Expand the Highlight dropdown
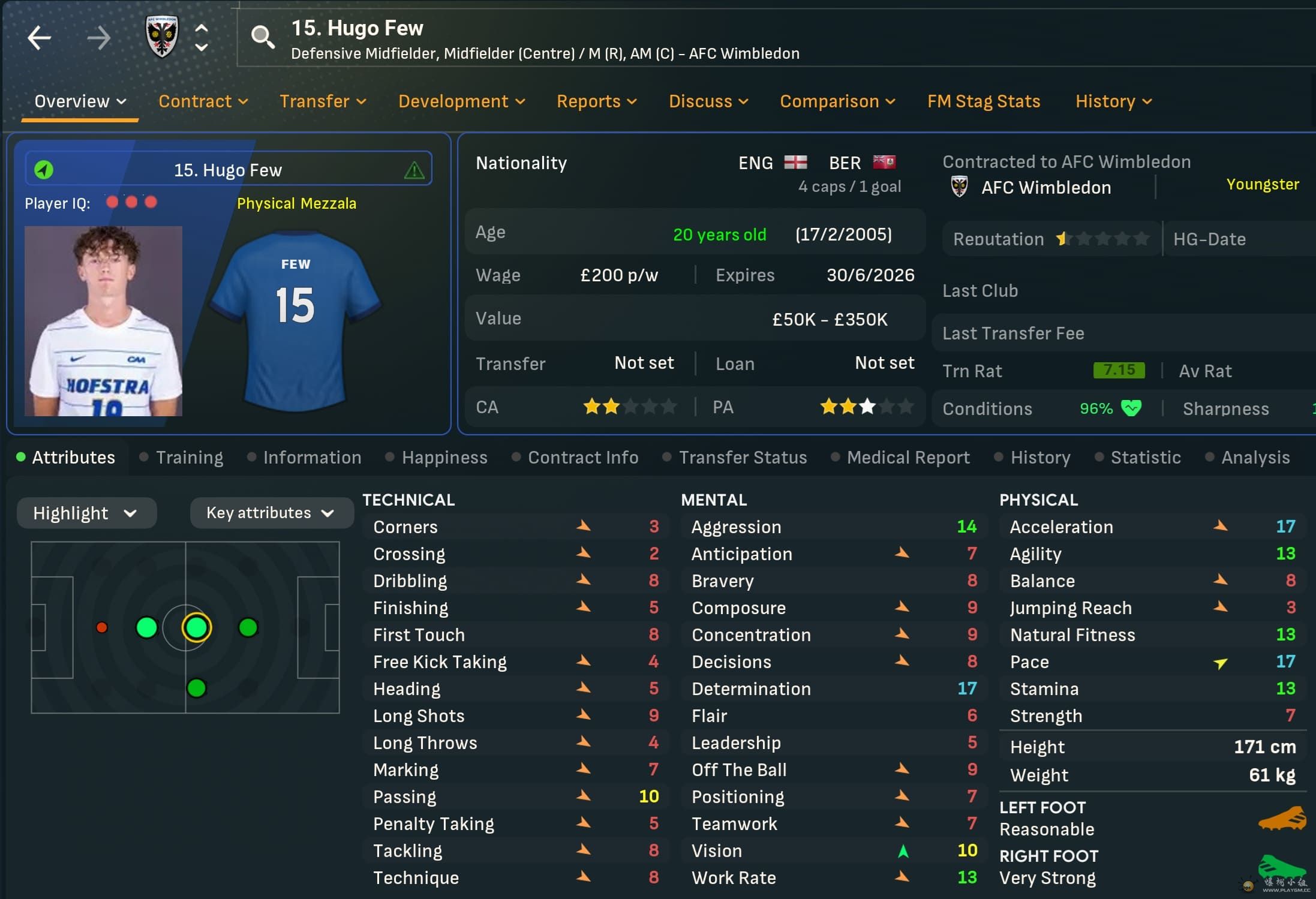The height and width of the screenshot is (899, 1316). click(x=86, y=513)
